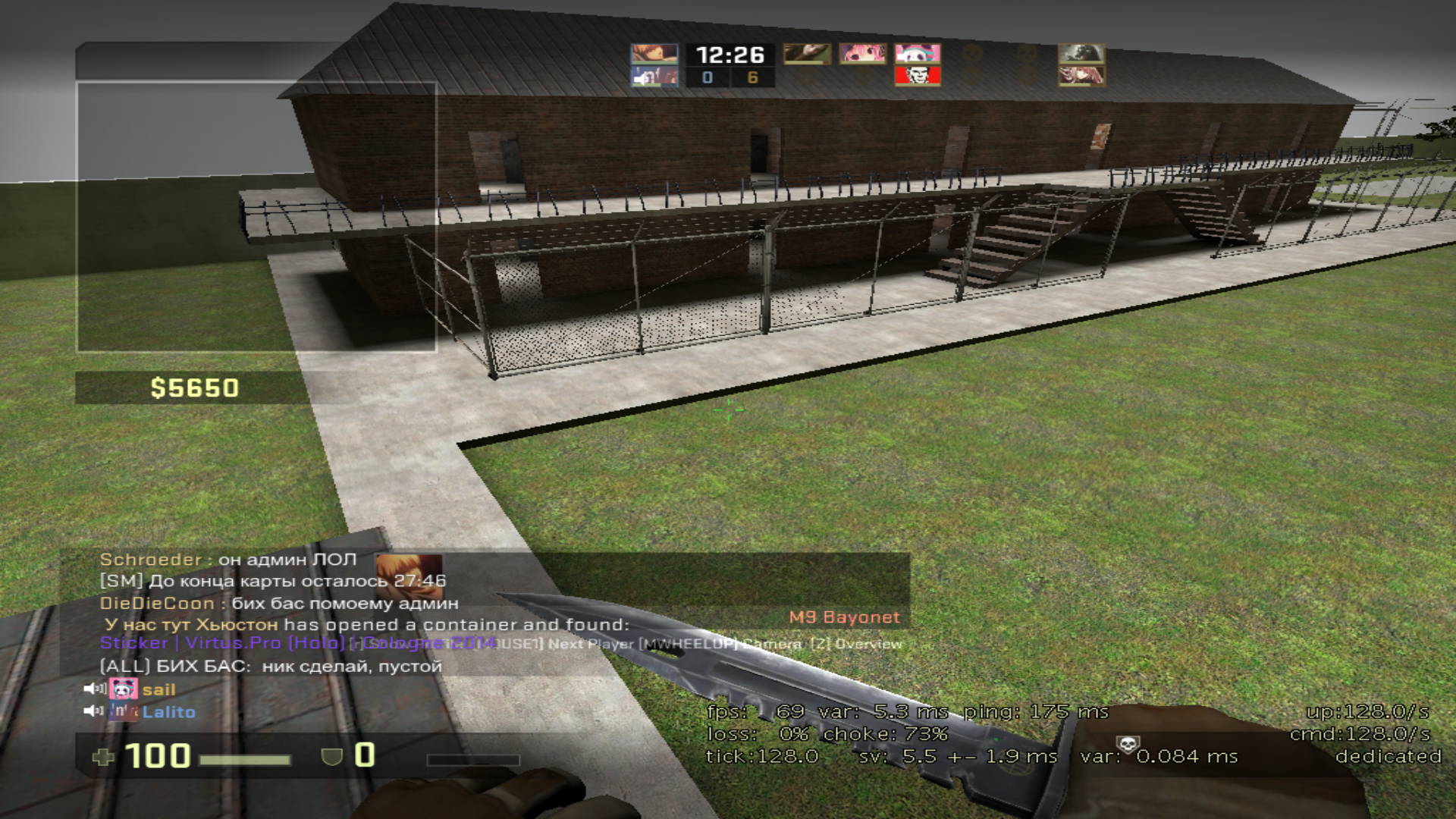Select the red skull-face player avatar

pos(918,76)
